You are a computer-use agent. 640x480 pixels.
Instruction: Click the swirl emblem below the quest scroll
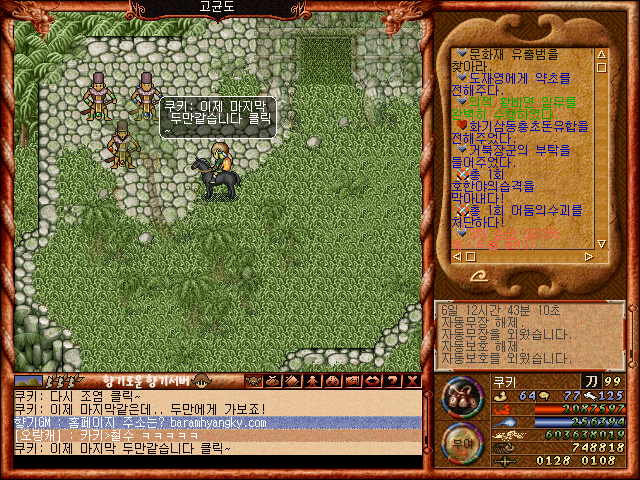tap(480, 274)
